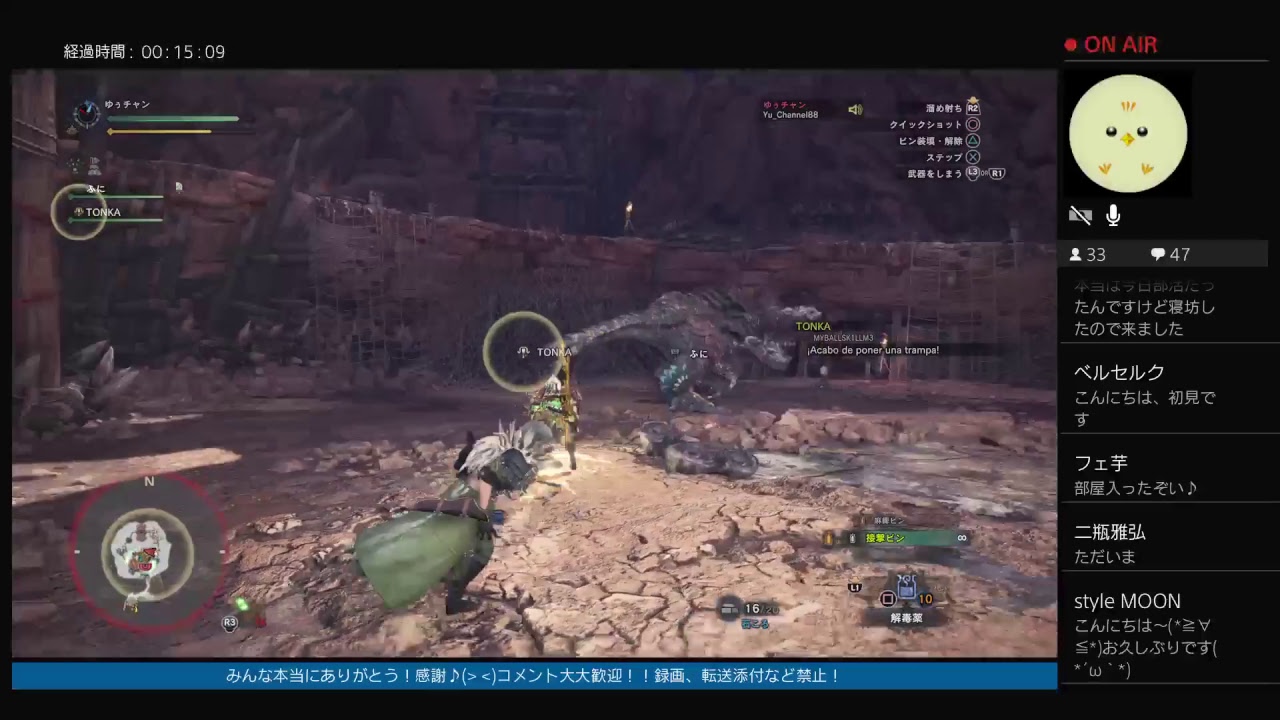The image size is (1280, 720).
Task: Click the speaker icon next to Yu_Channel88
Action: click(x=855, y=109)
